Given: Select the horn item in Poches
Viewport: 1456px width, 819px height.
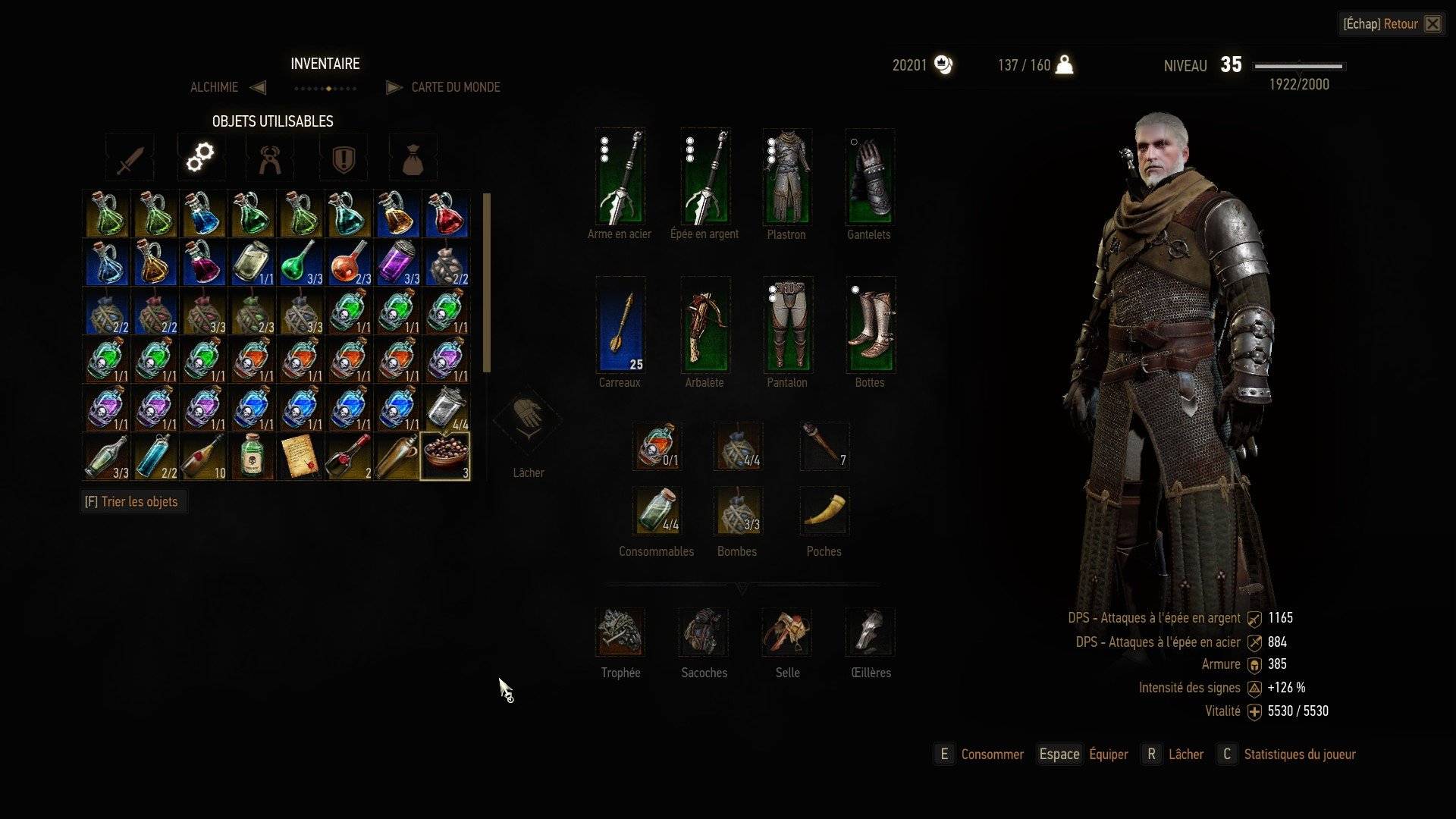Looking at the screenshot, I should (824, 511).
